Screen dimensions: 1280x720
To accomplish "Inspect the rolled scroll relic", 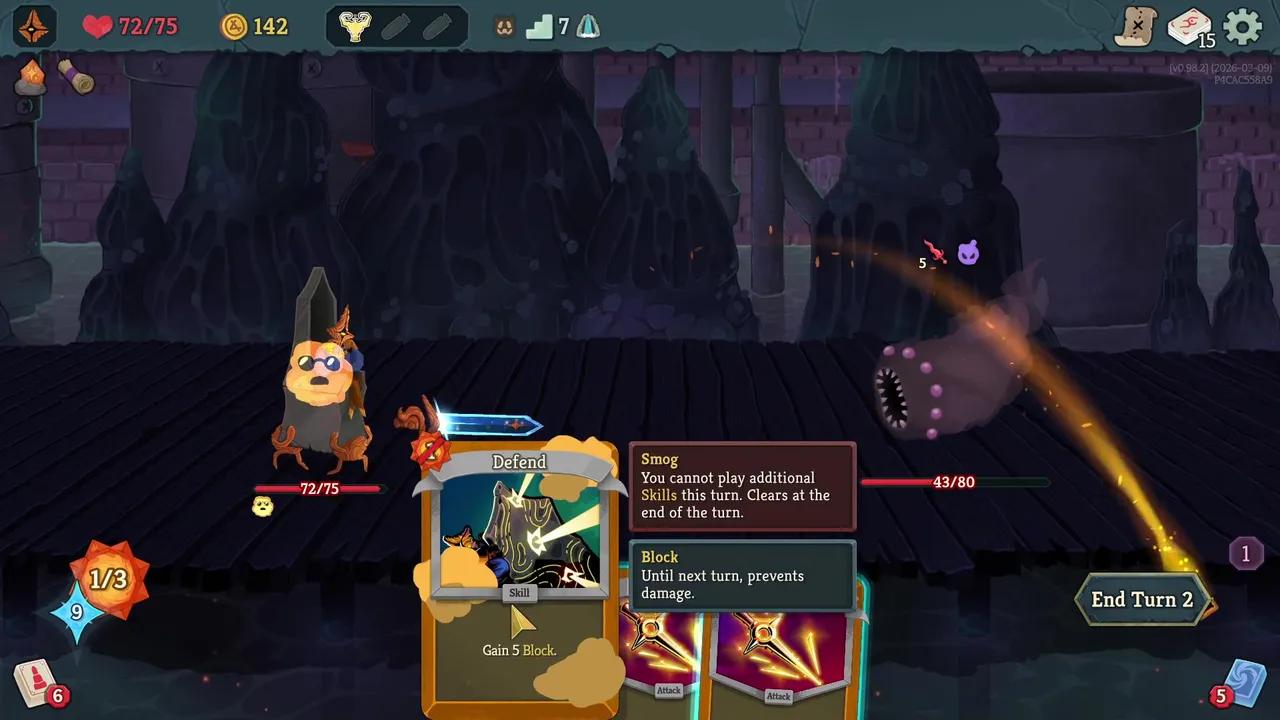I will click(76, 76).
